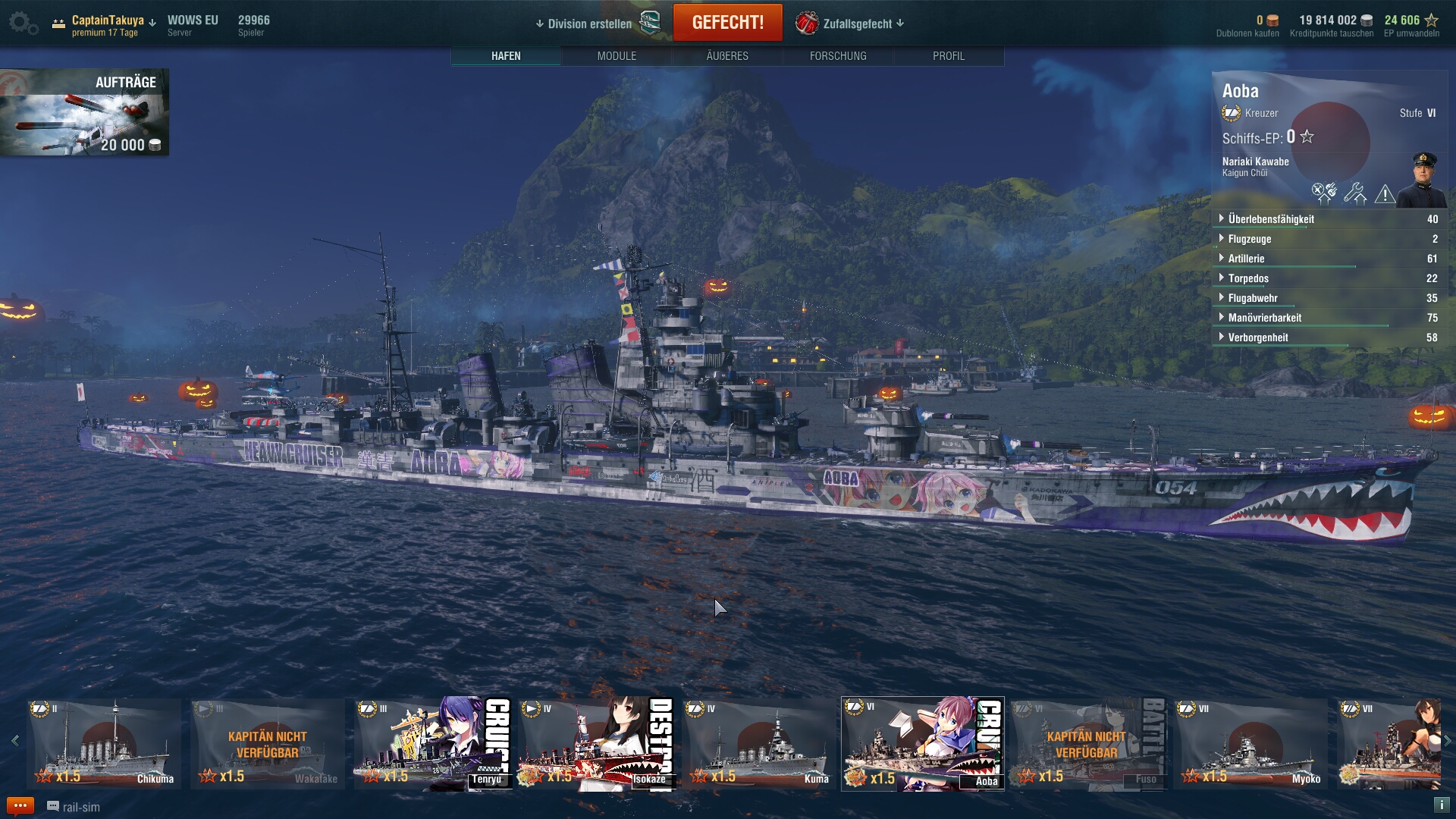The image size is (1456, 819).
Task: Choose the Tenryu ship card
Action: coord(432,743)
